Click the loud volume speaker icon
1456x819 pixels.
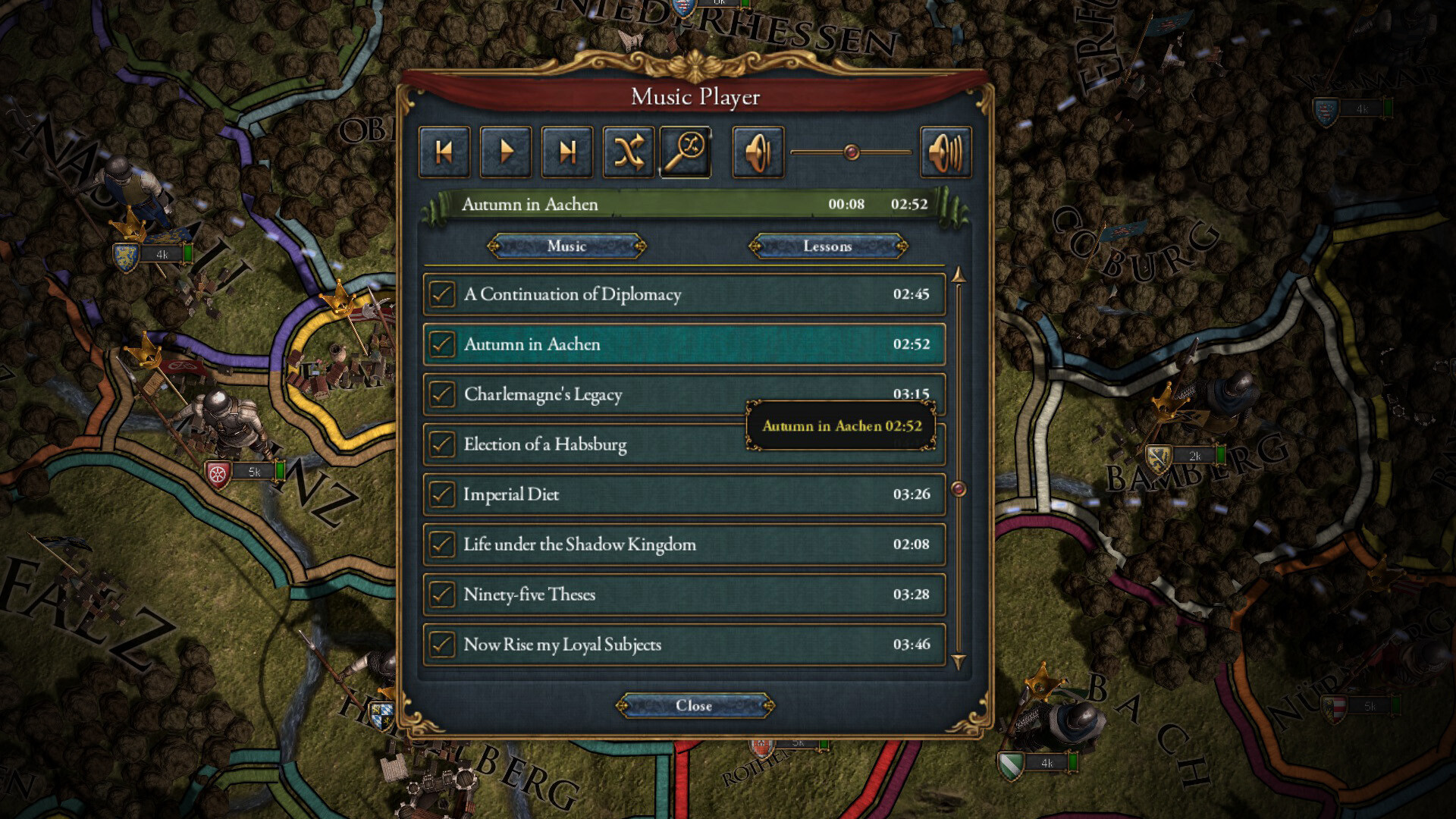click(945, 151)
